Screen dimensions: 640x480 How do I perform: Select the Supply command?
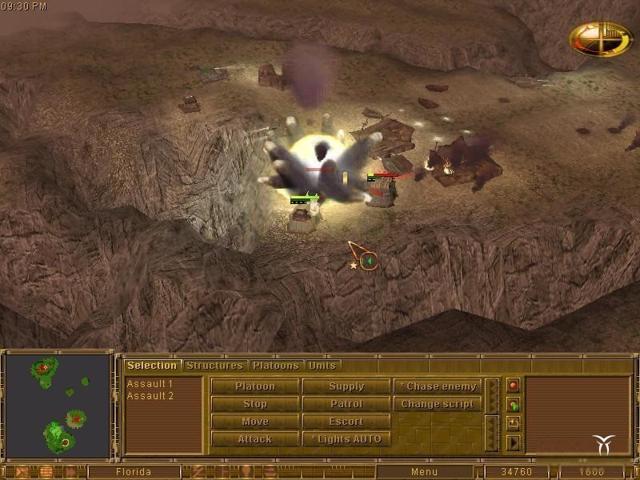347,386
